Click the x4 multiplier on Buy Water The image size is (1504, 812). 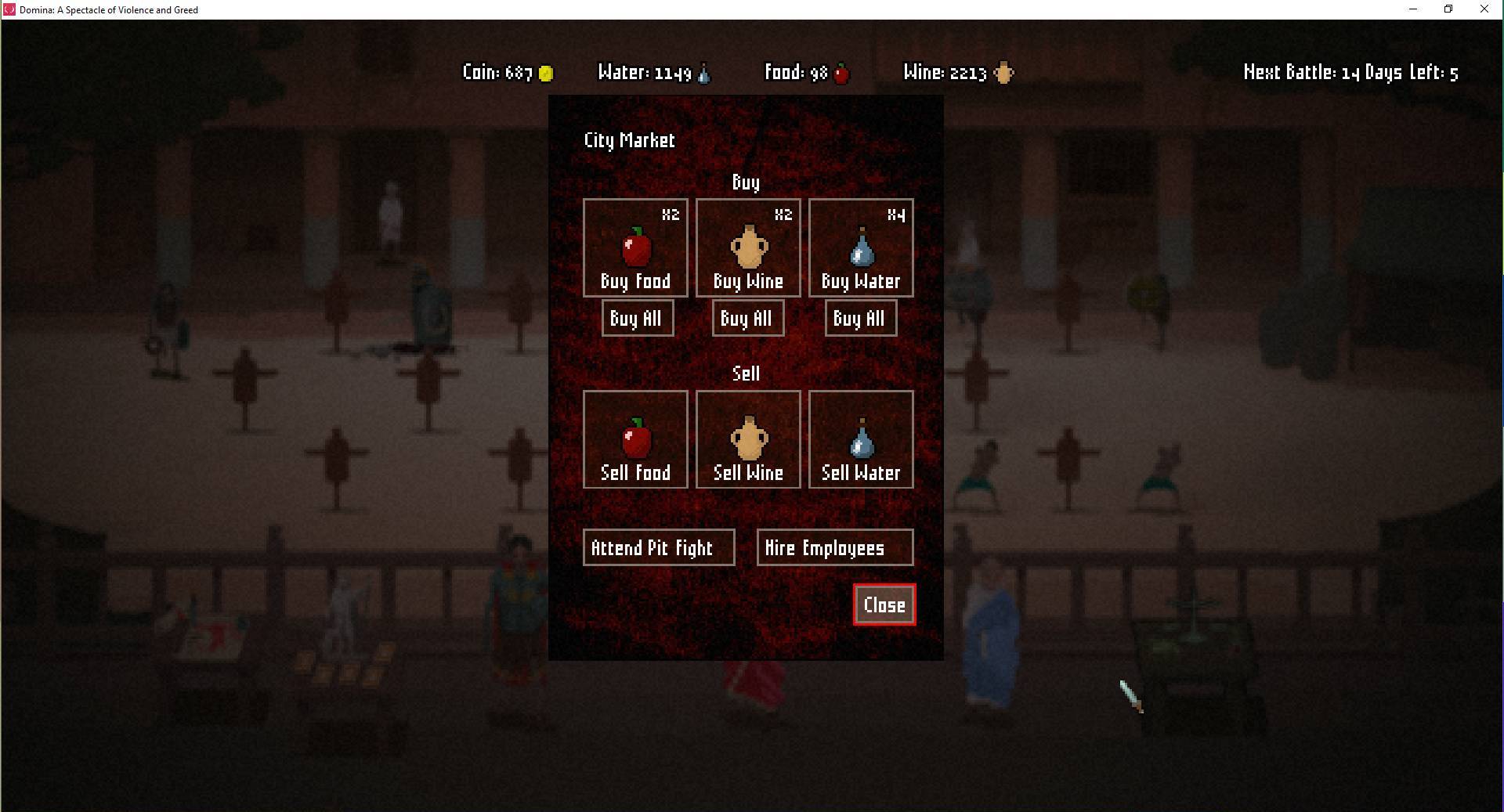pyautogui.click(x=897, y=214)
